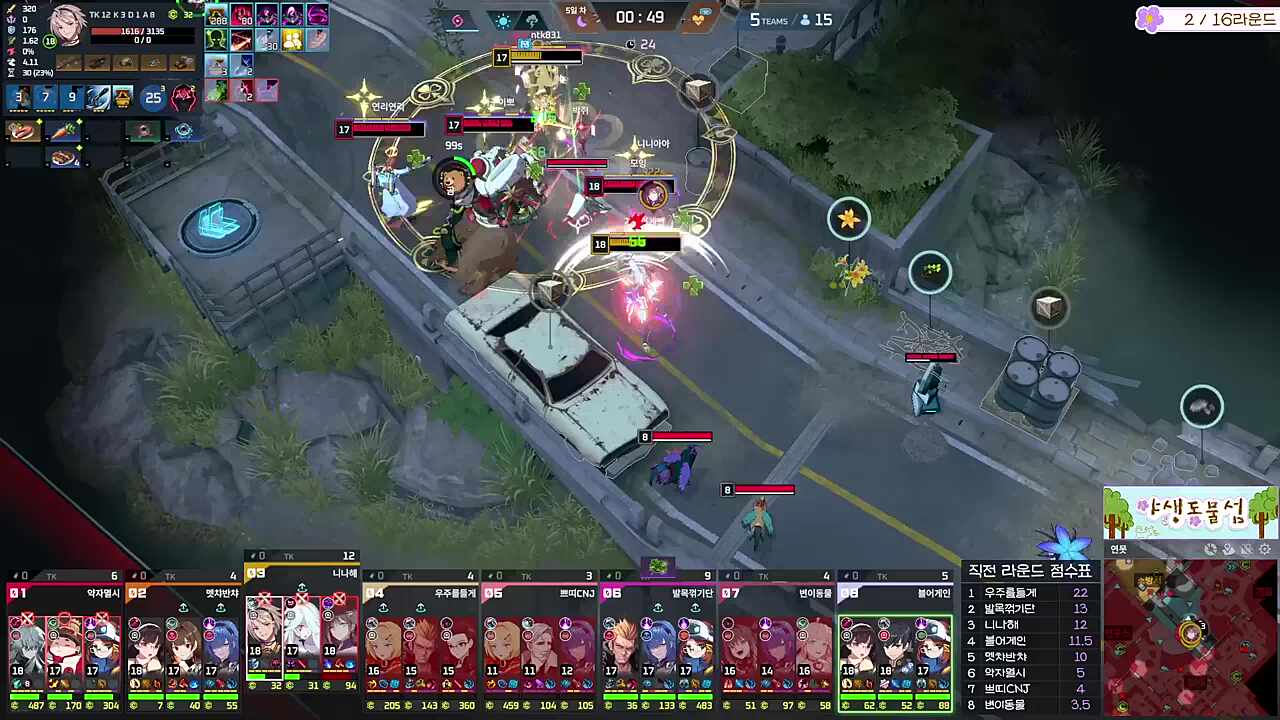Click the 야생동물섬 banner above minimap
This screenshot has width=1280, height=720.
click(1190, 512)
